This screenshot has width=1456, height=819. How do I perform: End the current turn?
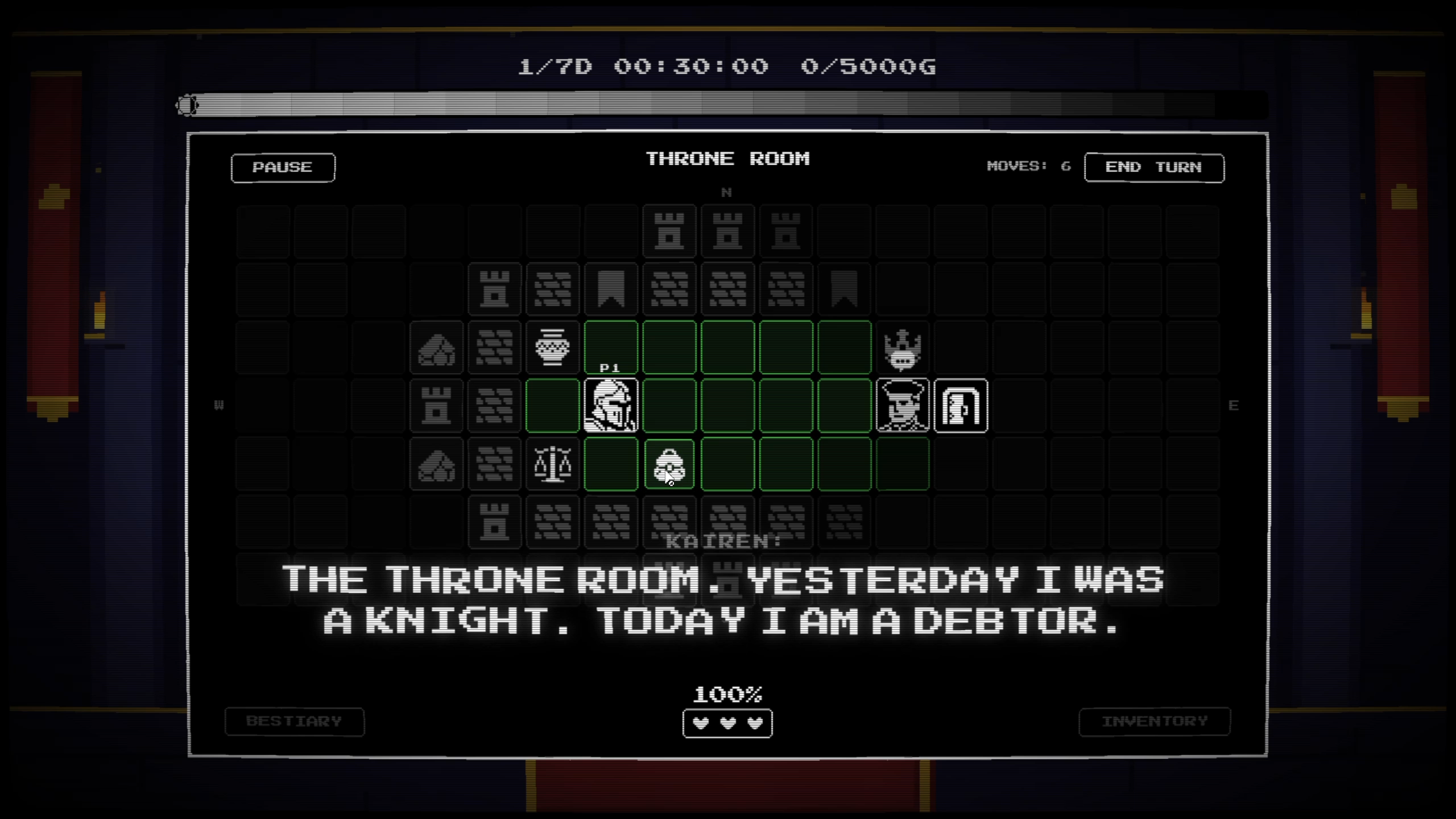[1155, 167]
